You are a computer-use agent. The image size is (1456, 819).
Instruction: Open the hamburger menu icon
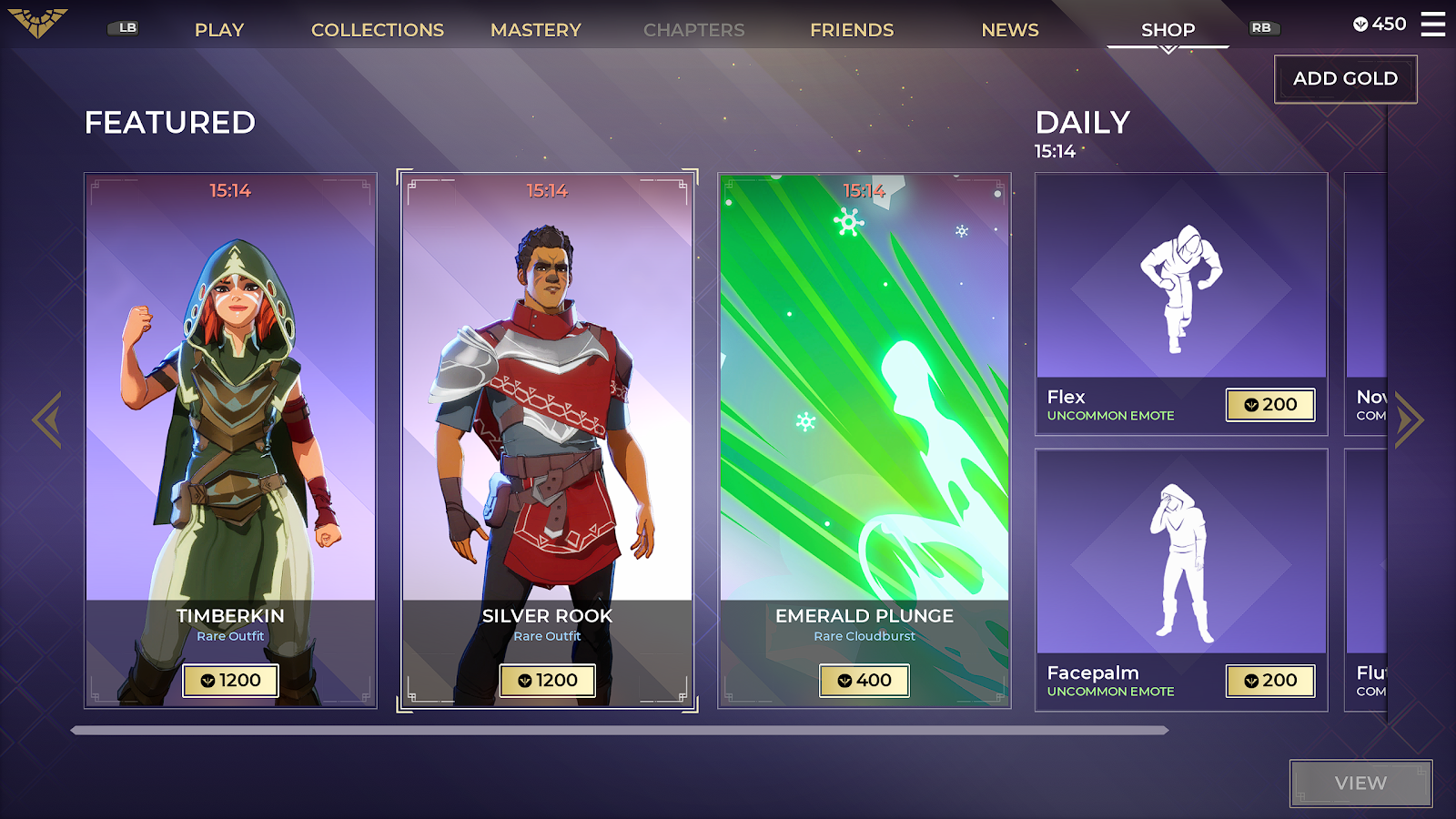click(x=1433, y=25)
